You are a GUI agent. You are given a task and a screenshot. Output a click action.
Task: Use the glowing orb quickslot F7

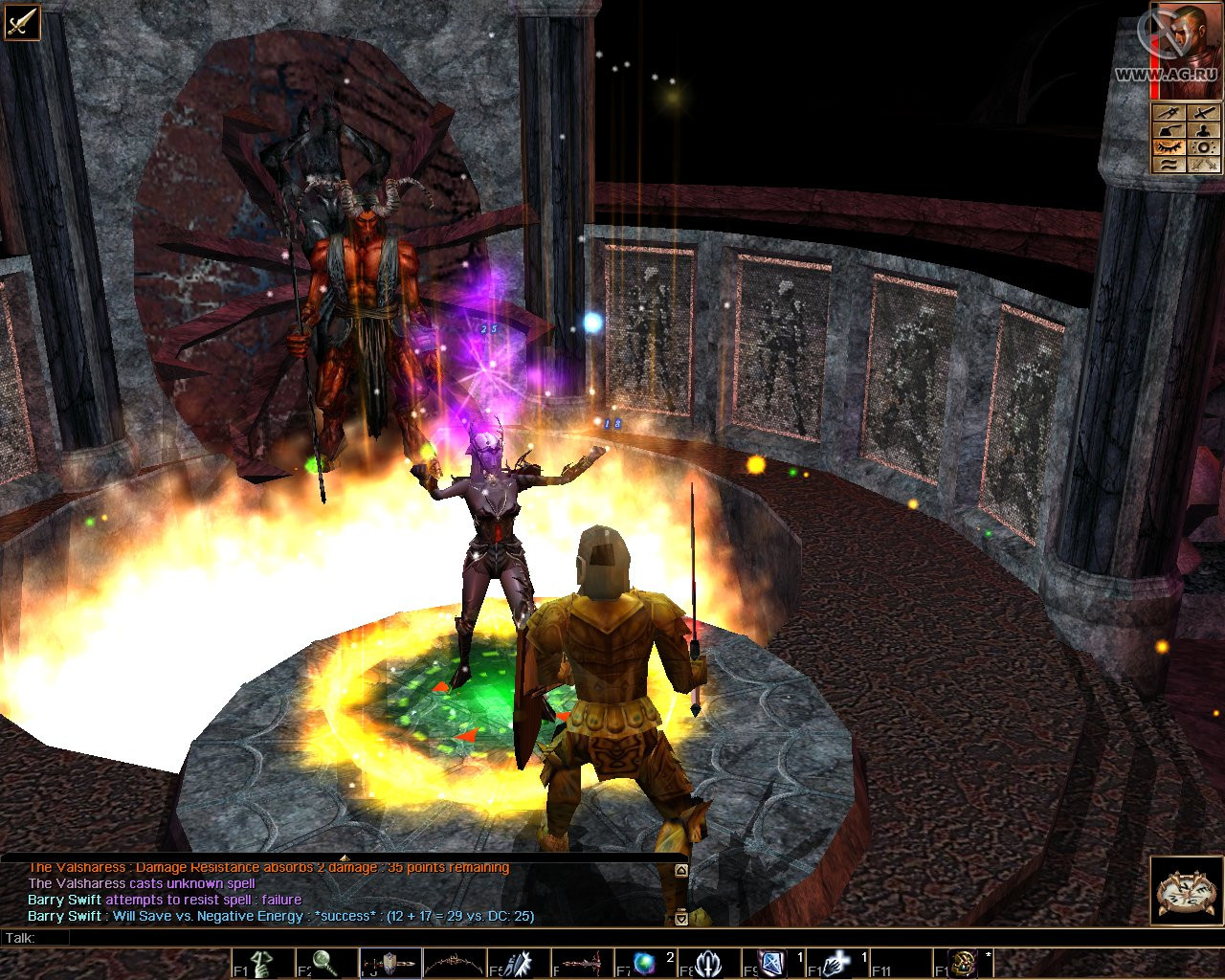(646, 964)
